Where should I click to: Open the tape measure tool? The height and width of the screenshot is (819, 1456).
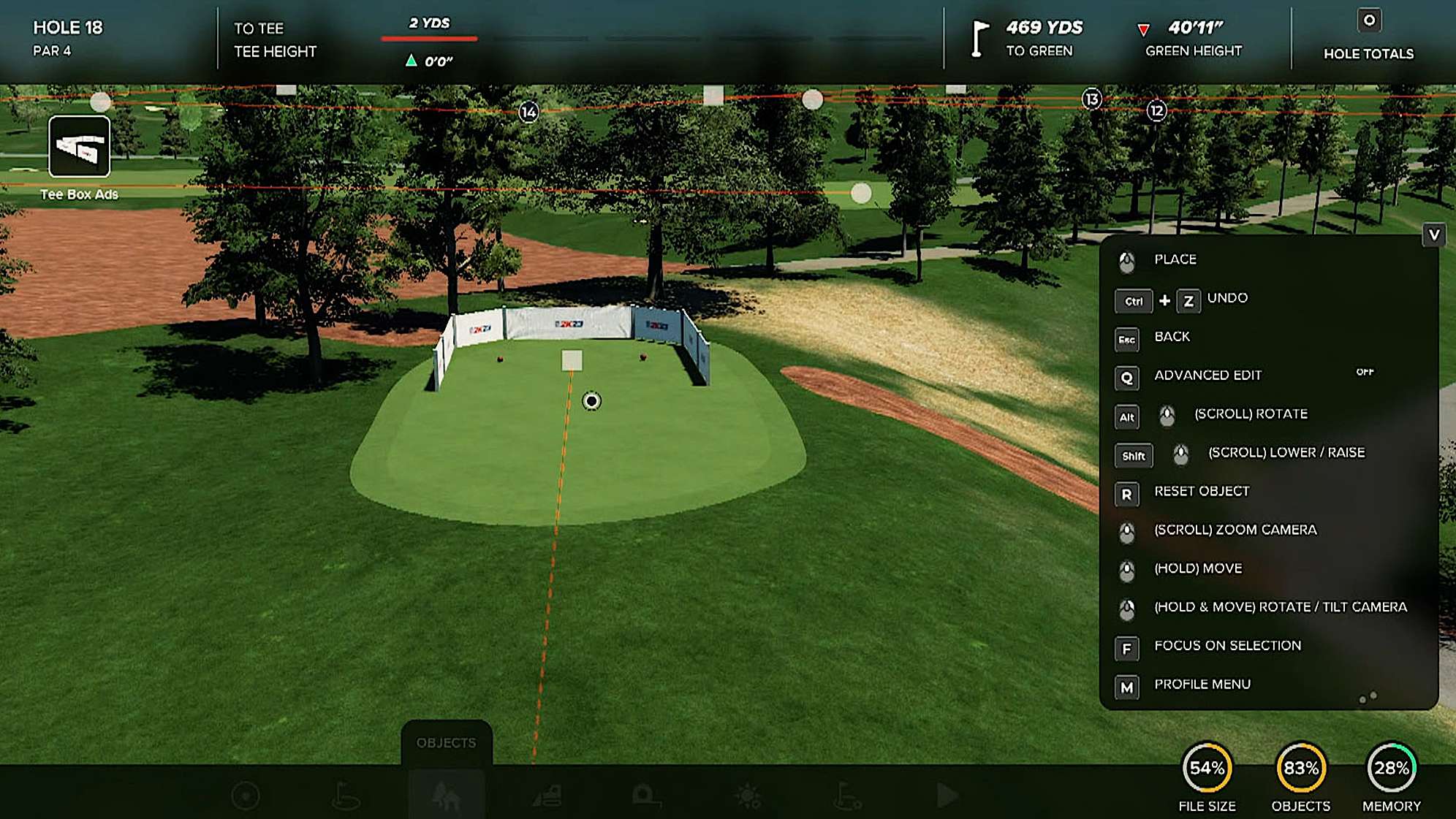646,795
